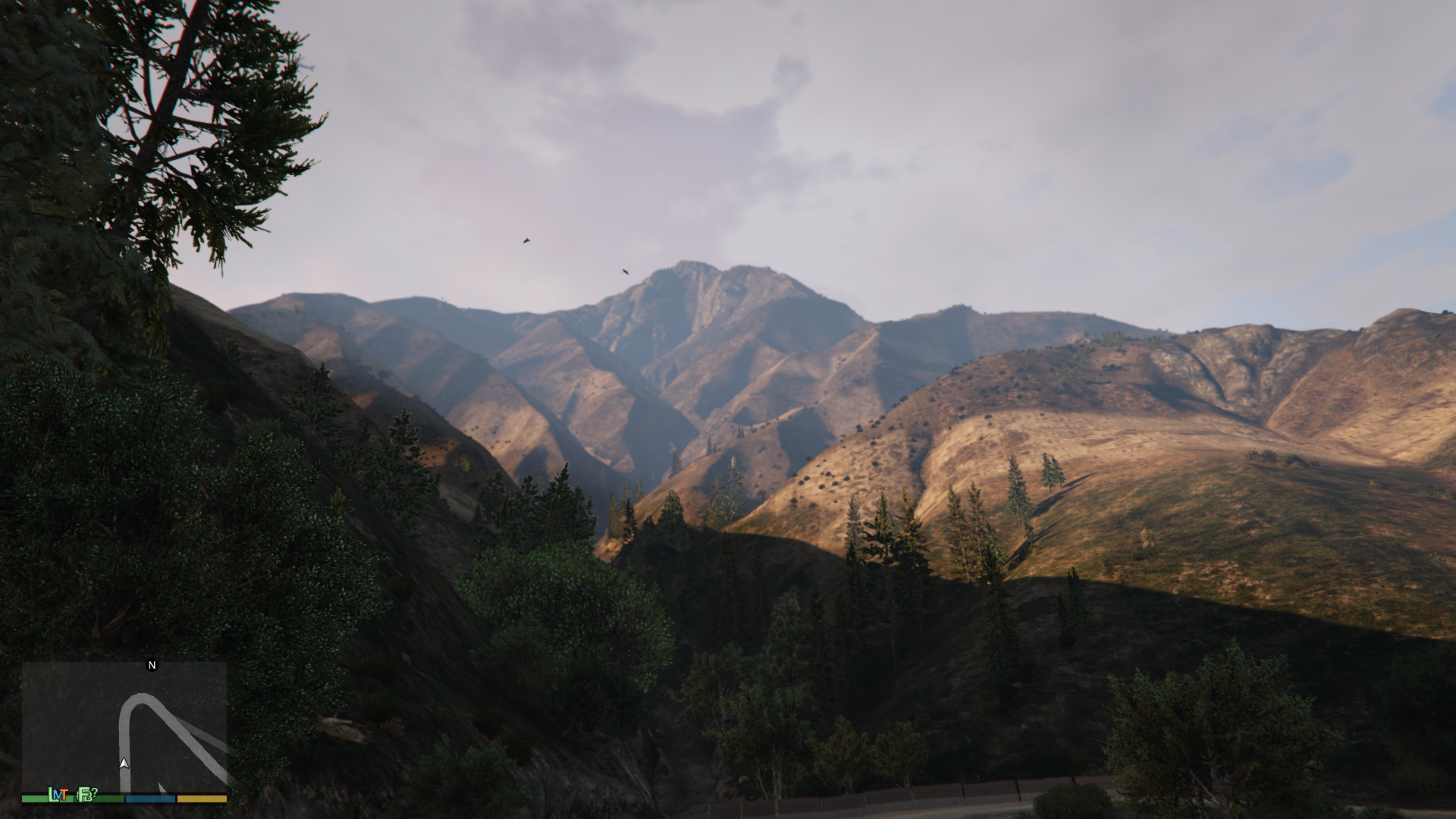Click the north compass marker on minimap

click(152, 665)
